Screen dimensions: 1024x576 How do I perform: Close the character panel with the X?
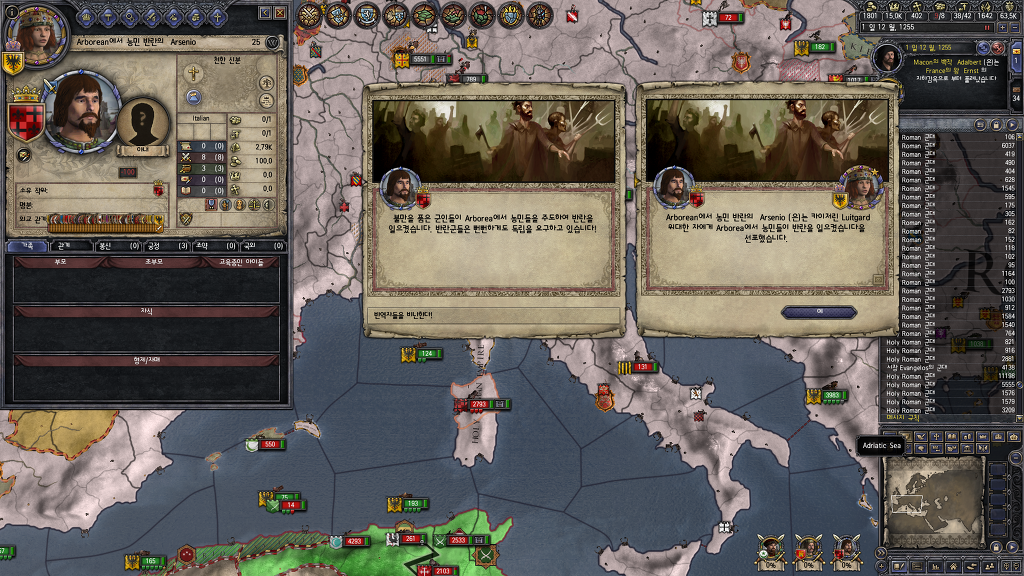(x=281, y=12)
